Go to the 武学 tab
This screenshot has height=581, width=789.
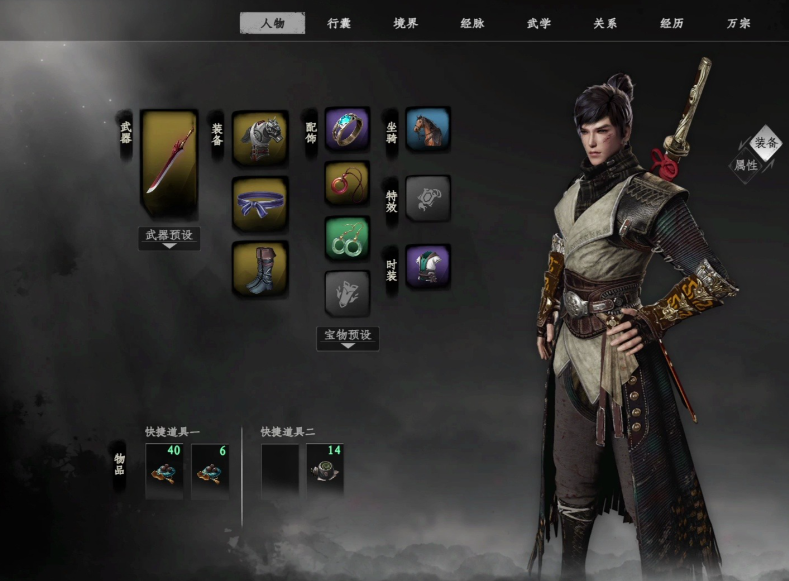click(x=539, y=23)
